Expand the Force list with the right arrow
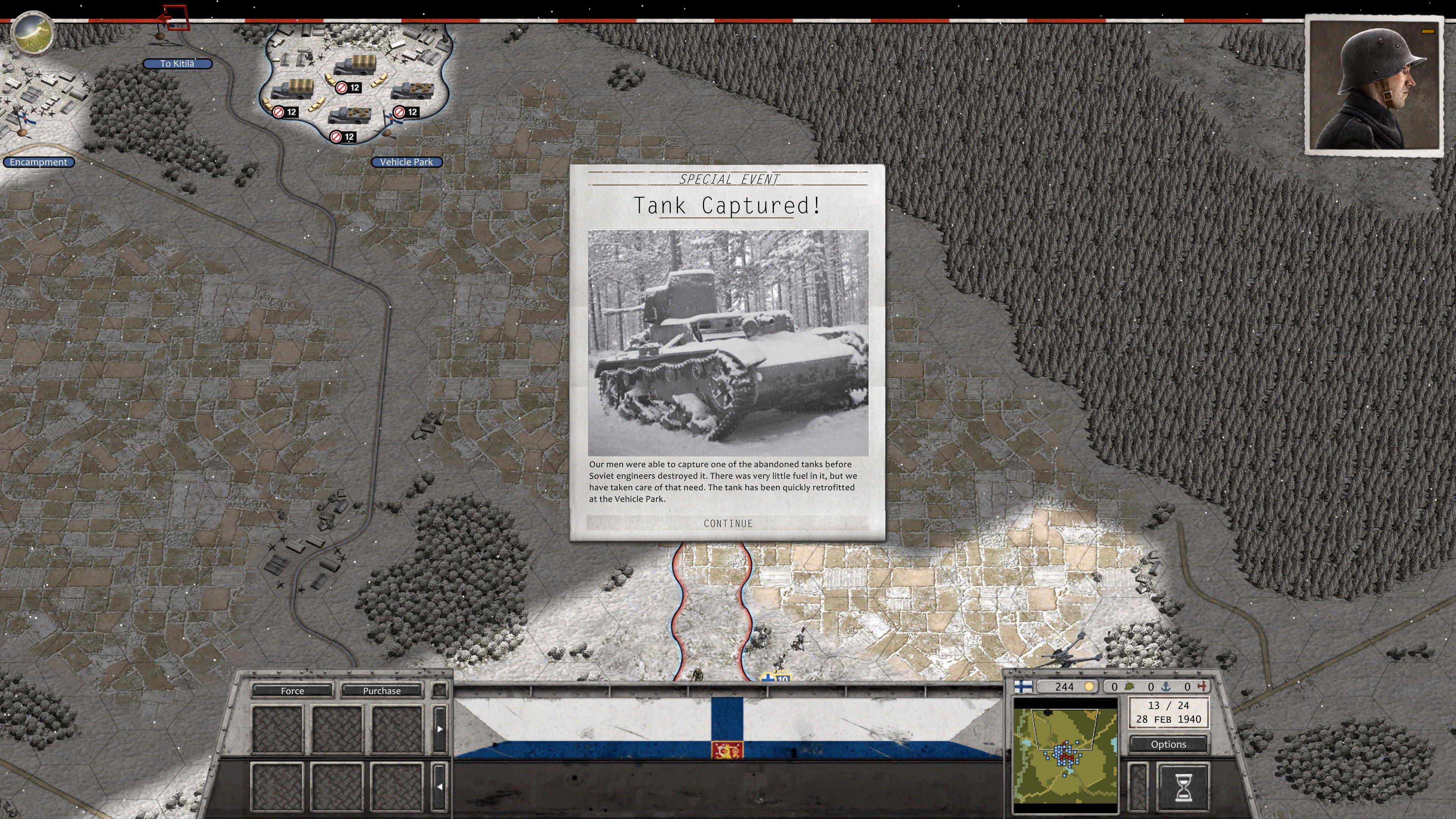Screen dimensions: 1456x819 [x=440, y=729]
